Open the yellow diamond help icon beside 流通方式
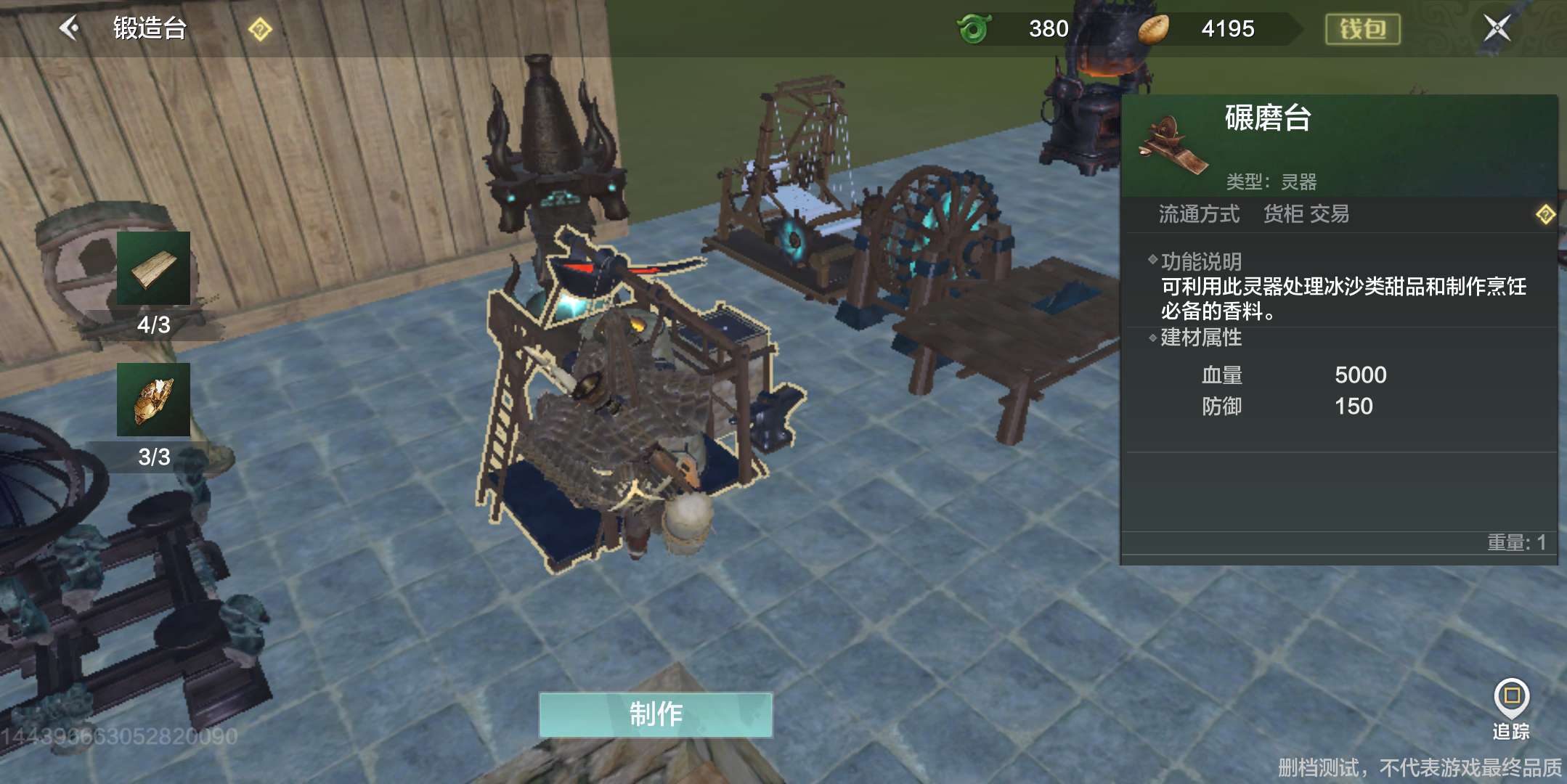The width and height of the screenshot is (1567, 784). [x=1545, y=214]
